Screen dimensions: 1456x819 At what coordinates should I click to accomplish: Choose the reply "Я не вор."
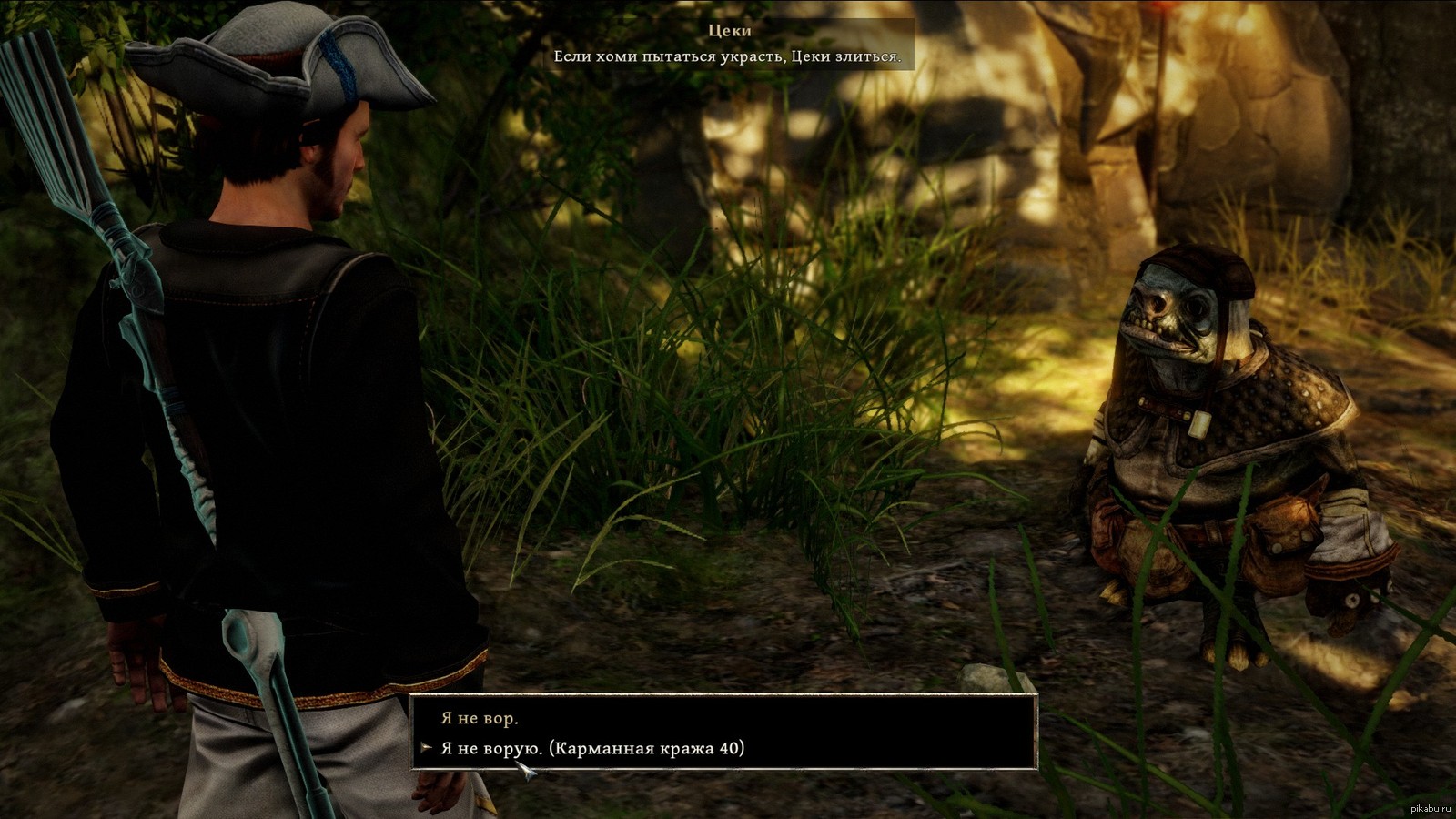coord(480,718)
